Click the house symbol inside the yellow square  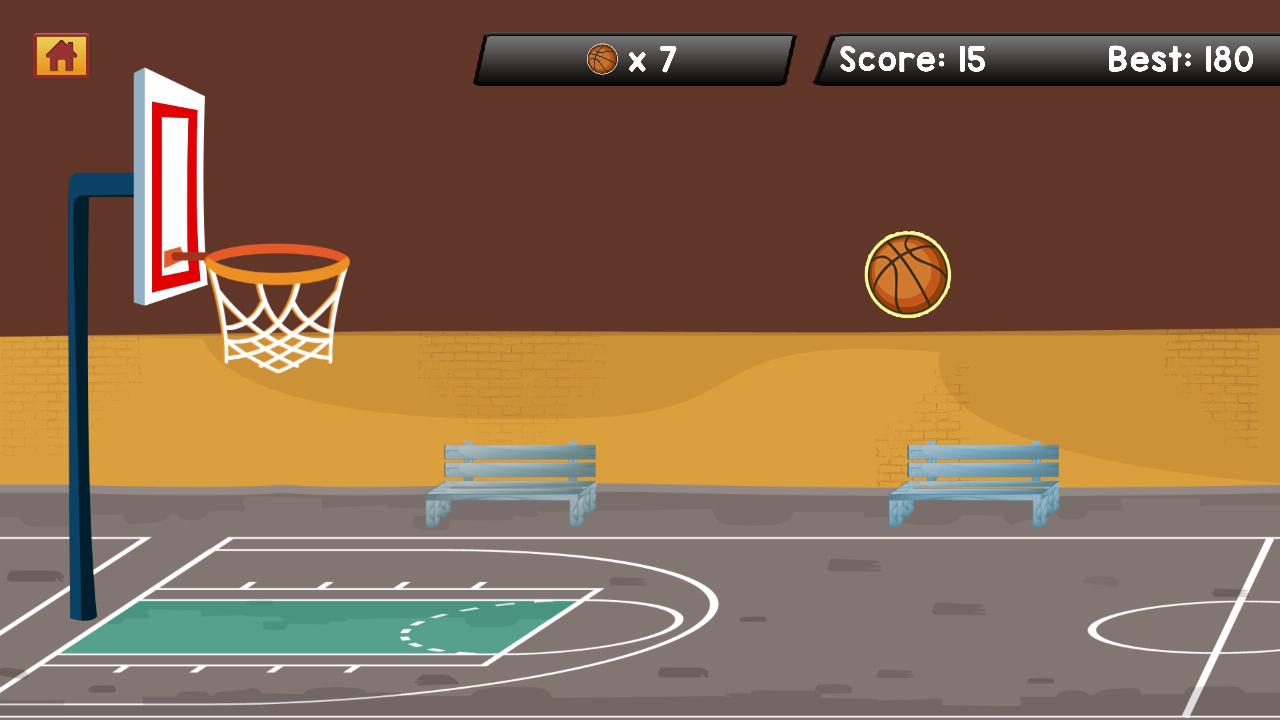(61, 56)
